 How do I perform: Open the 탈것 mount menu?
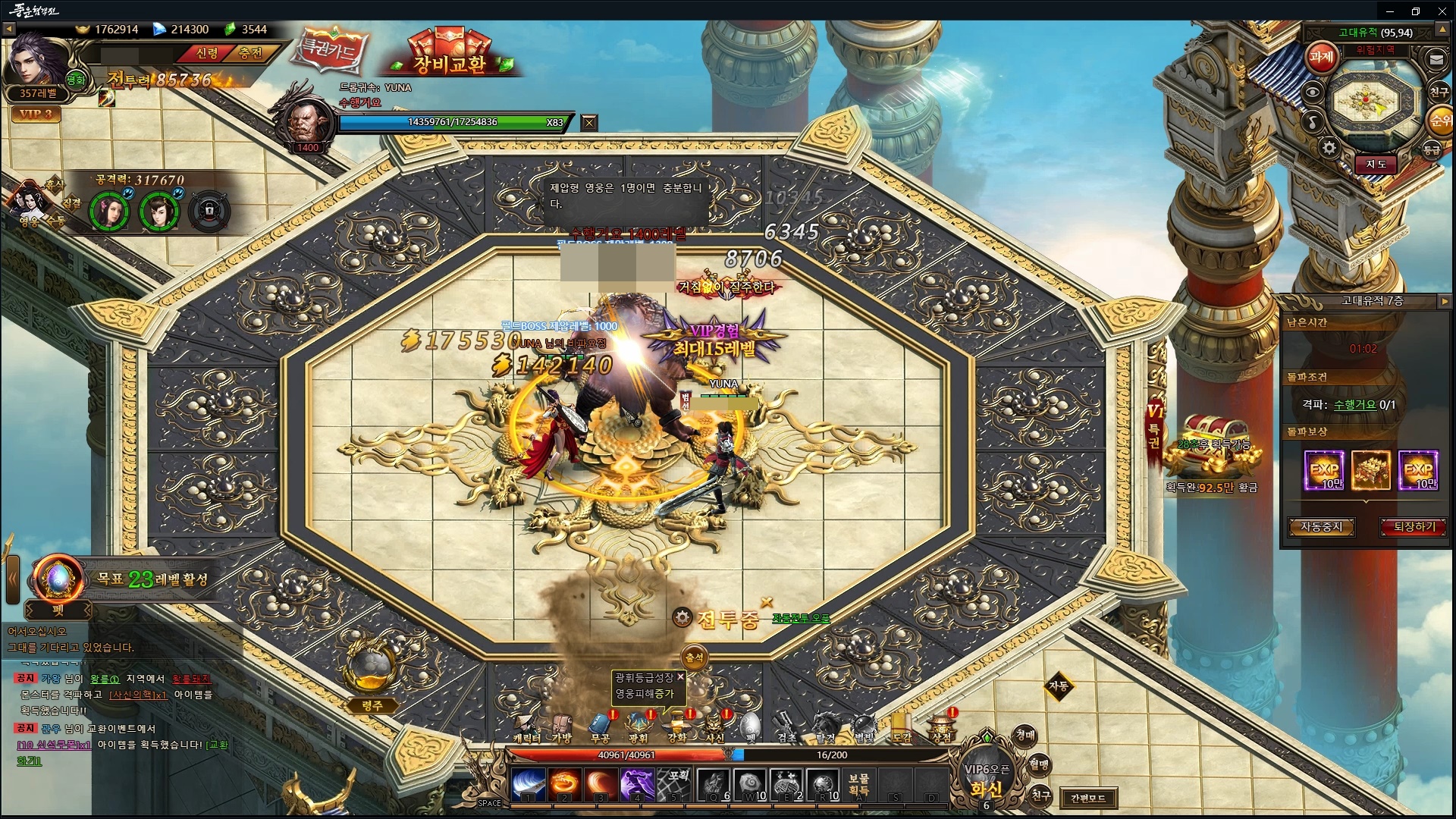pyautogui.click(x=825, y=726)
